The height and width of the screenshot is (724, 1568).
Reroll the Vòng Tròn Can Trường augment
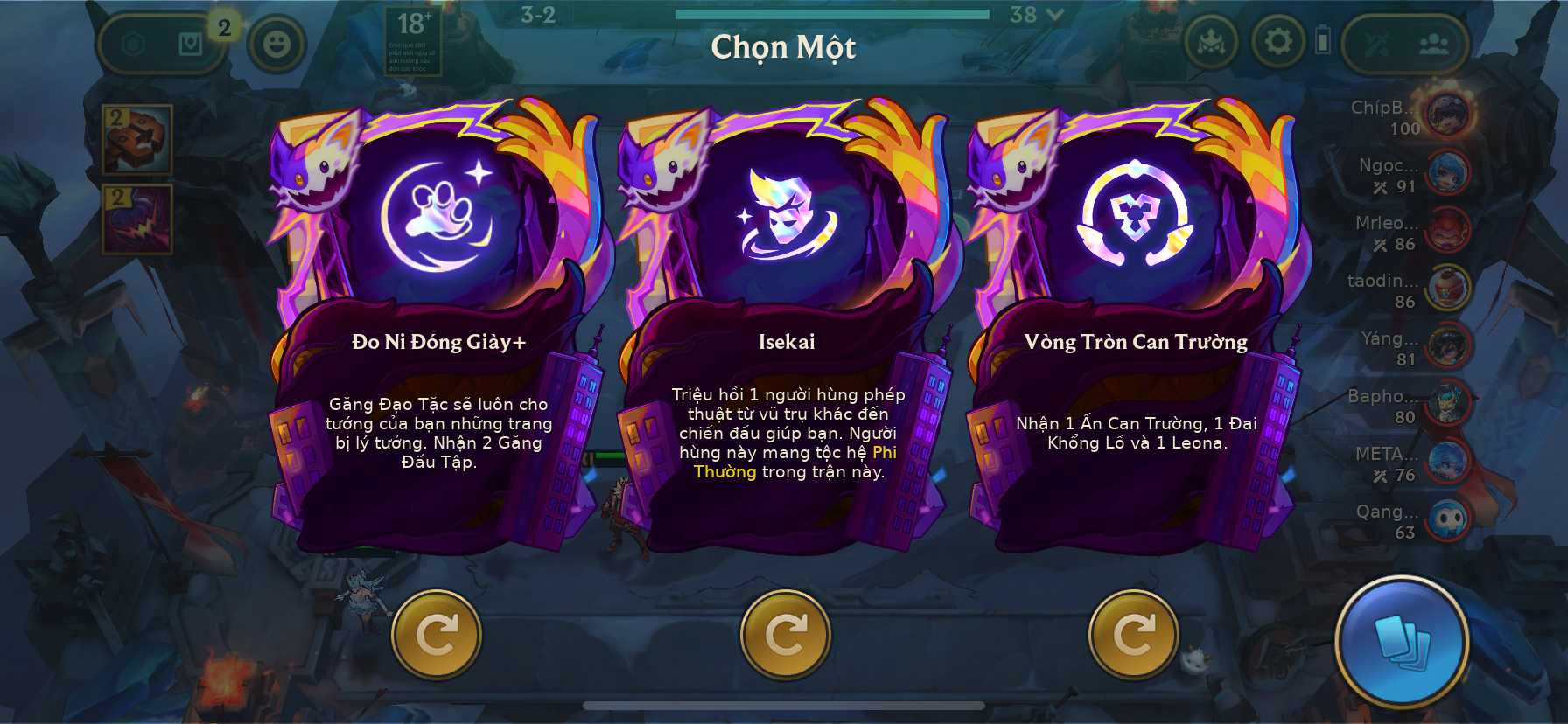(1133, 635)
